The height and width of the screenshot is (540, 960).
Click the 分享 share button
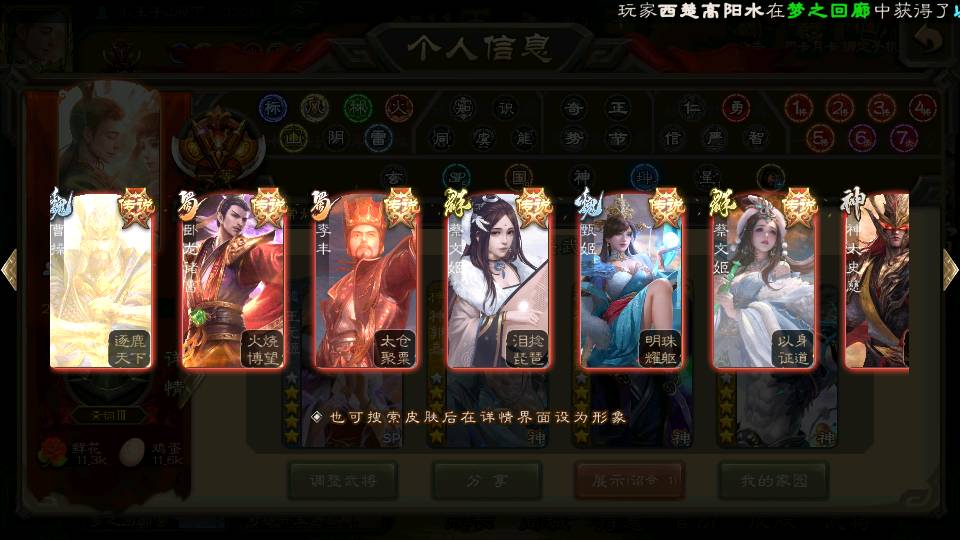[487, 480]
